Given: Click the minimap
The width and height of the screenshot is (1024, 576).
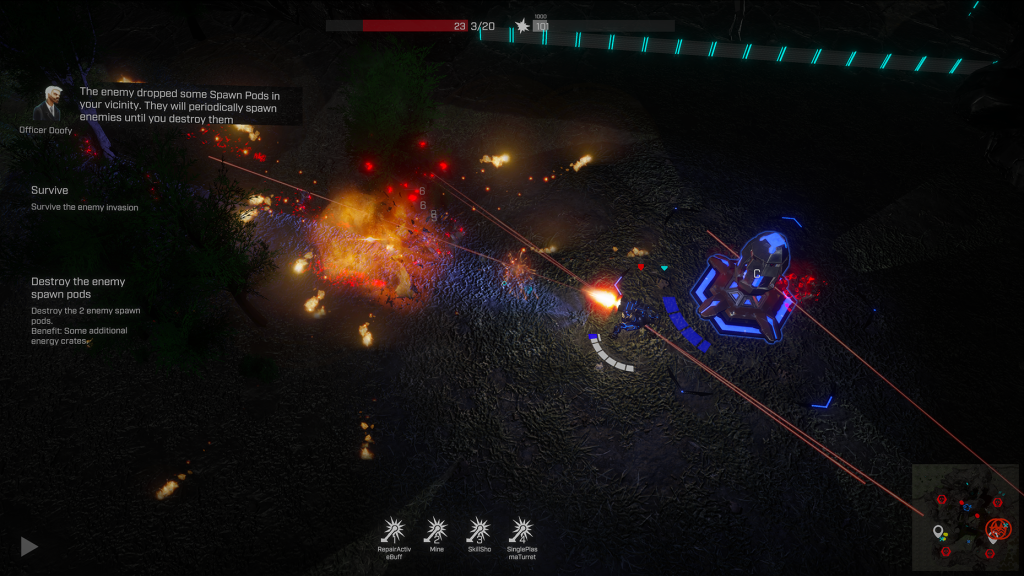Looking at the screenshot, I should click(965, 518).
